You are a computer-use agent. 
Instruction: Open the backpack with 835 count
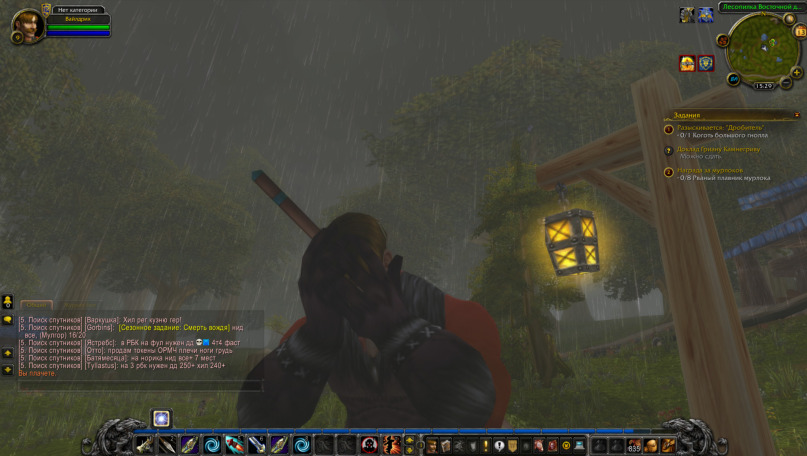pos(634,445)
